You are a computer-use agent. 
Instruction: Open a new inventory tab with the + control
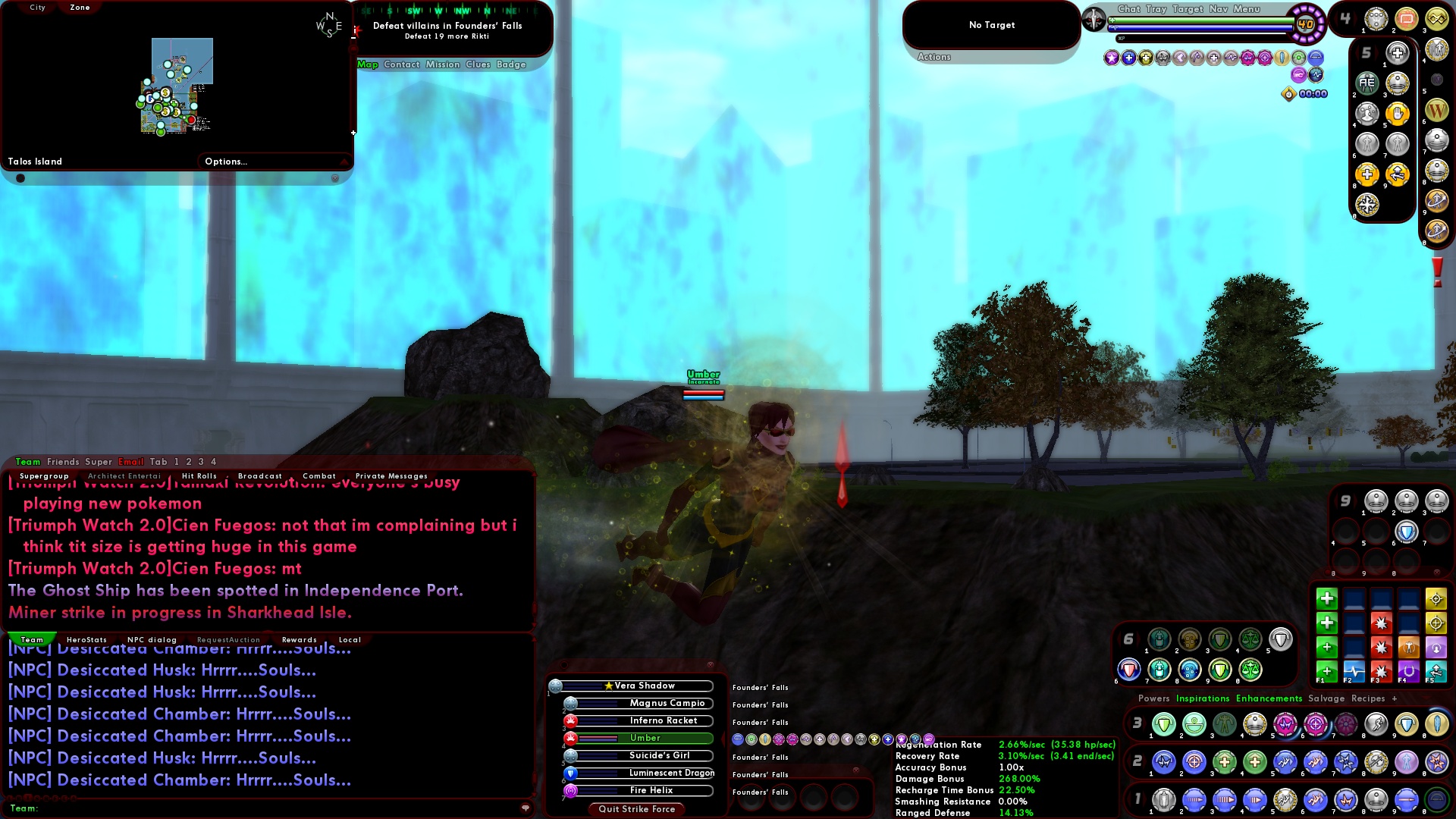click(x=1394, y=698)
